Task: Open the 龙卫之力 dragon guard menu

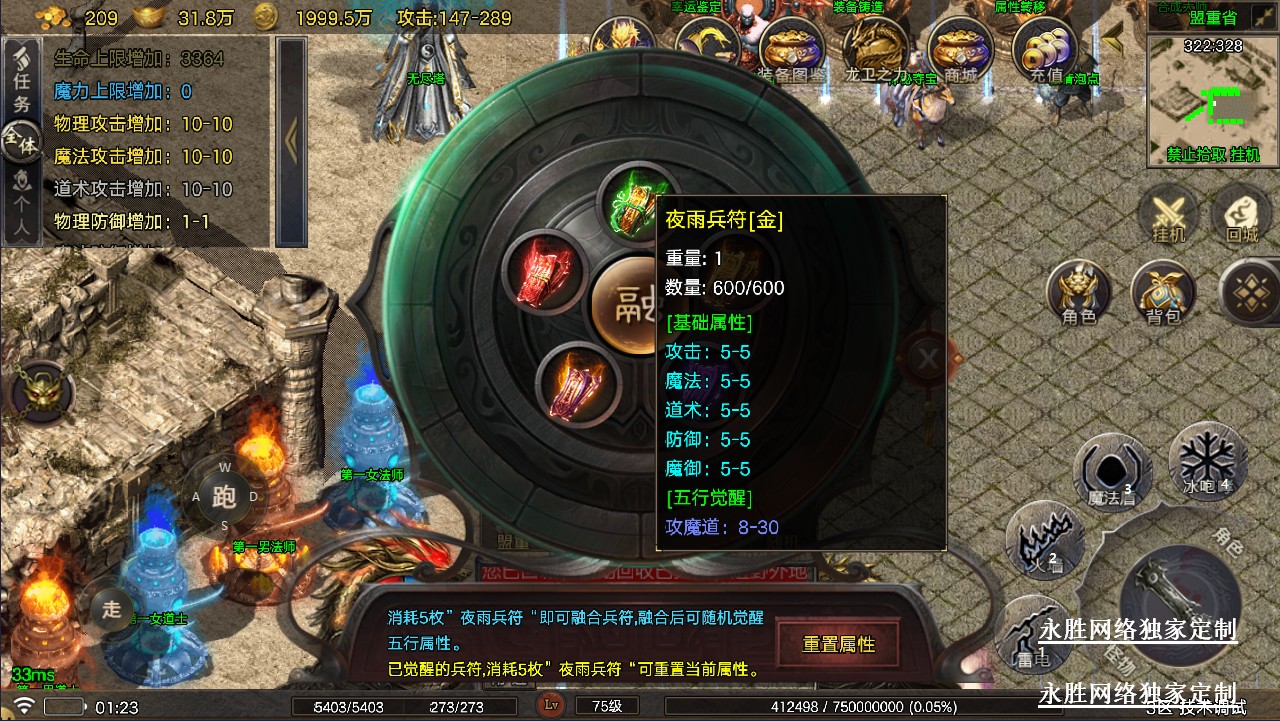Action: [x=875, y=50]
